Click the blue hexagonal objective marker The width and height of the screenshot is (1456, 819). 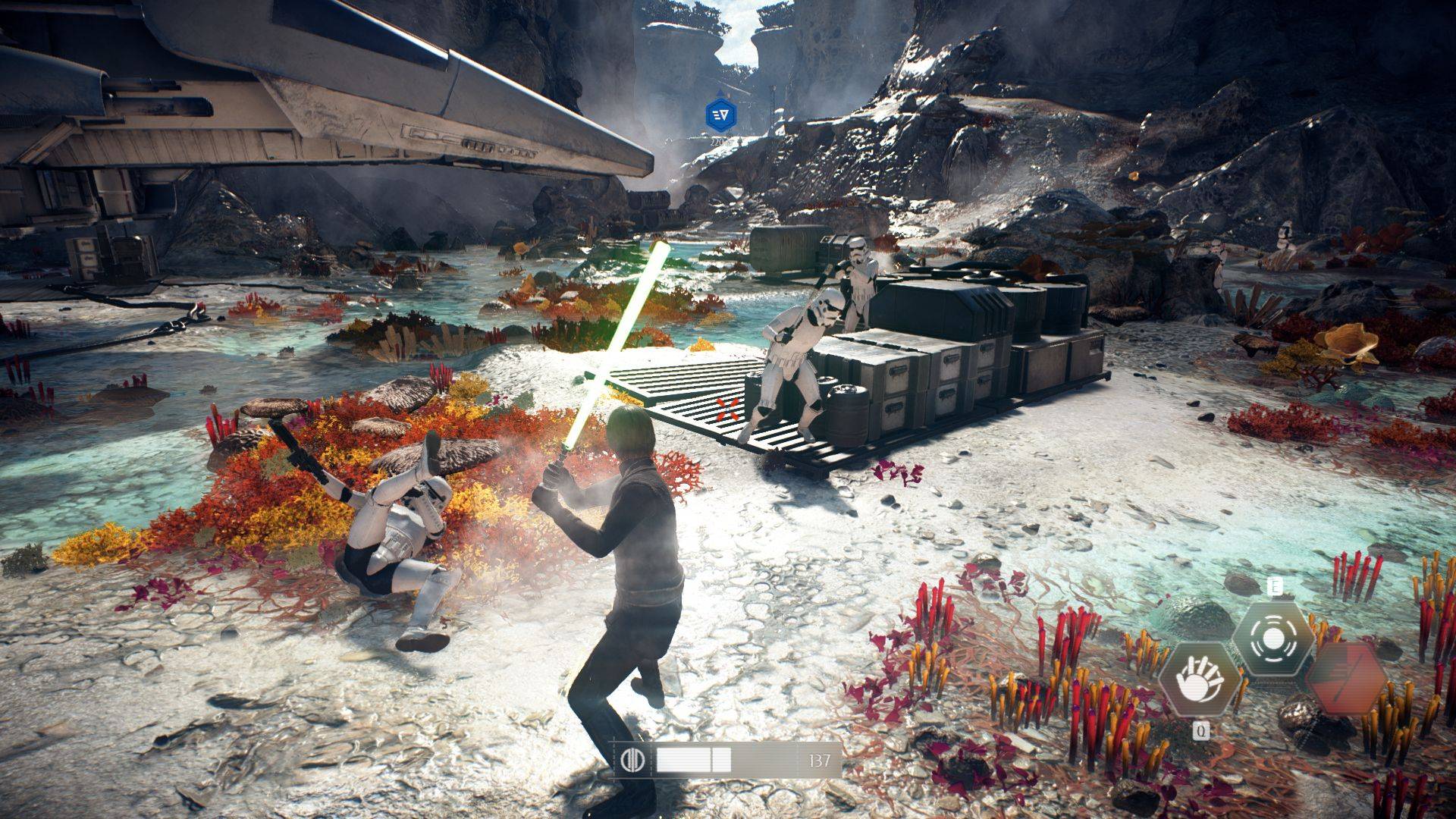720,115
